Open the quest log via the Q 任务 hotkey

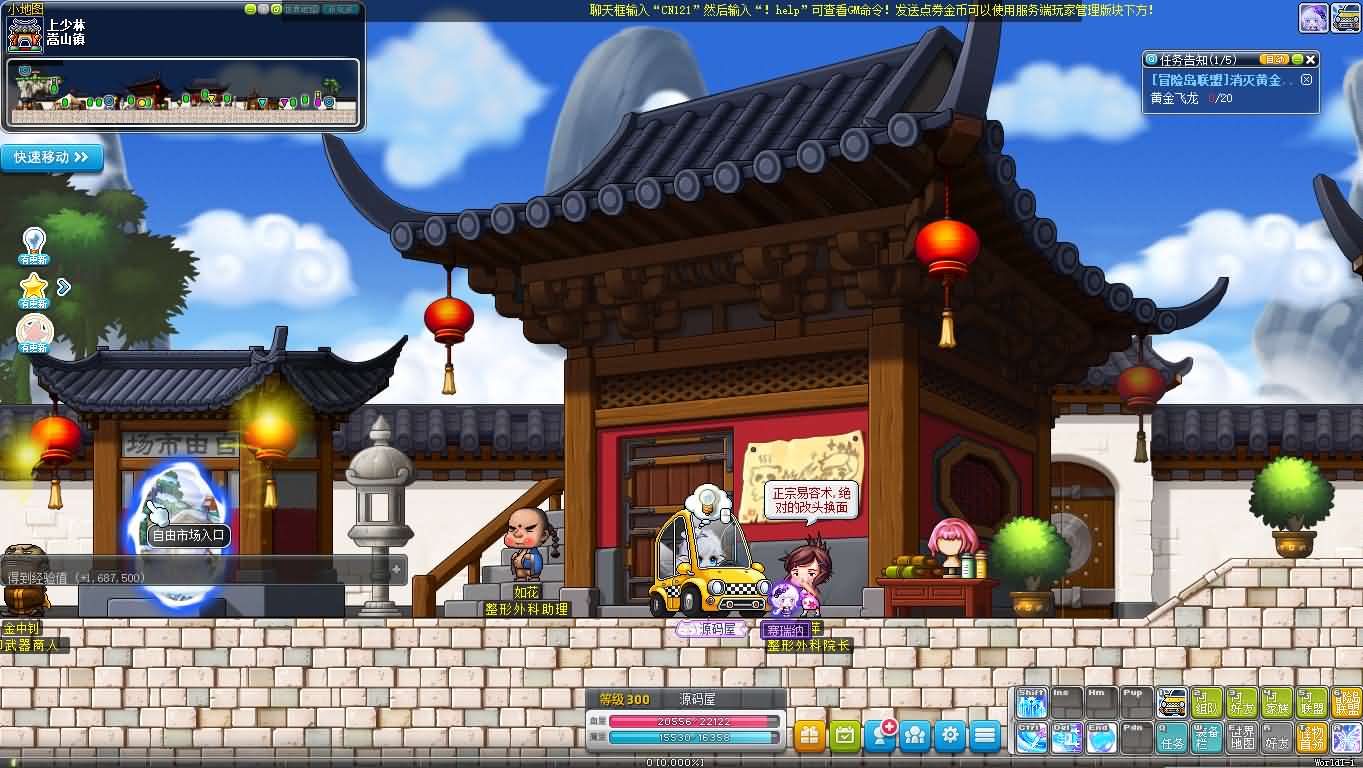click(1171, 740)
